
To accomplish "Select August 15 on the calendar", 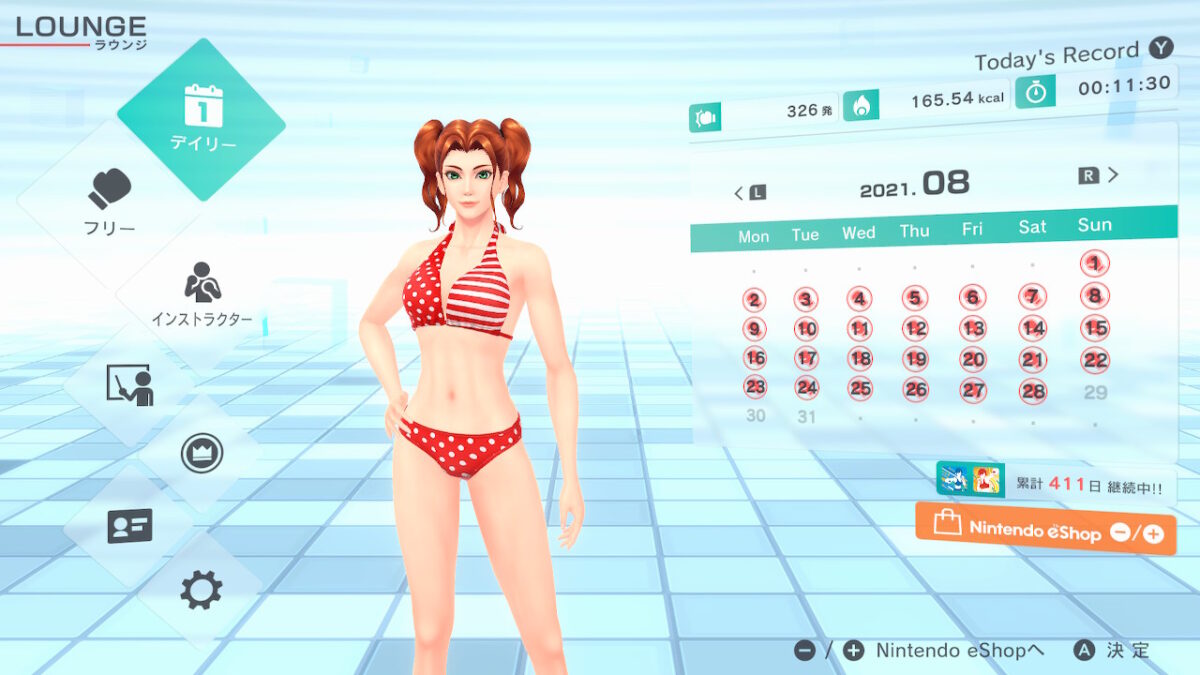I will 1096,327.
